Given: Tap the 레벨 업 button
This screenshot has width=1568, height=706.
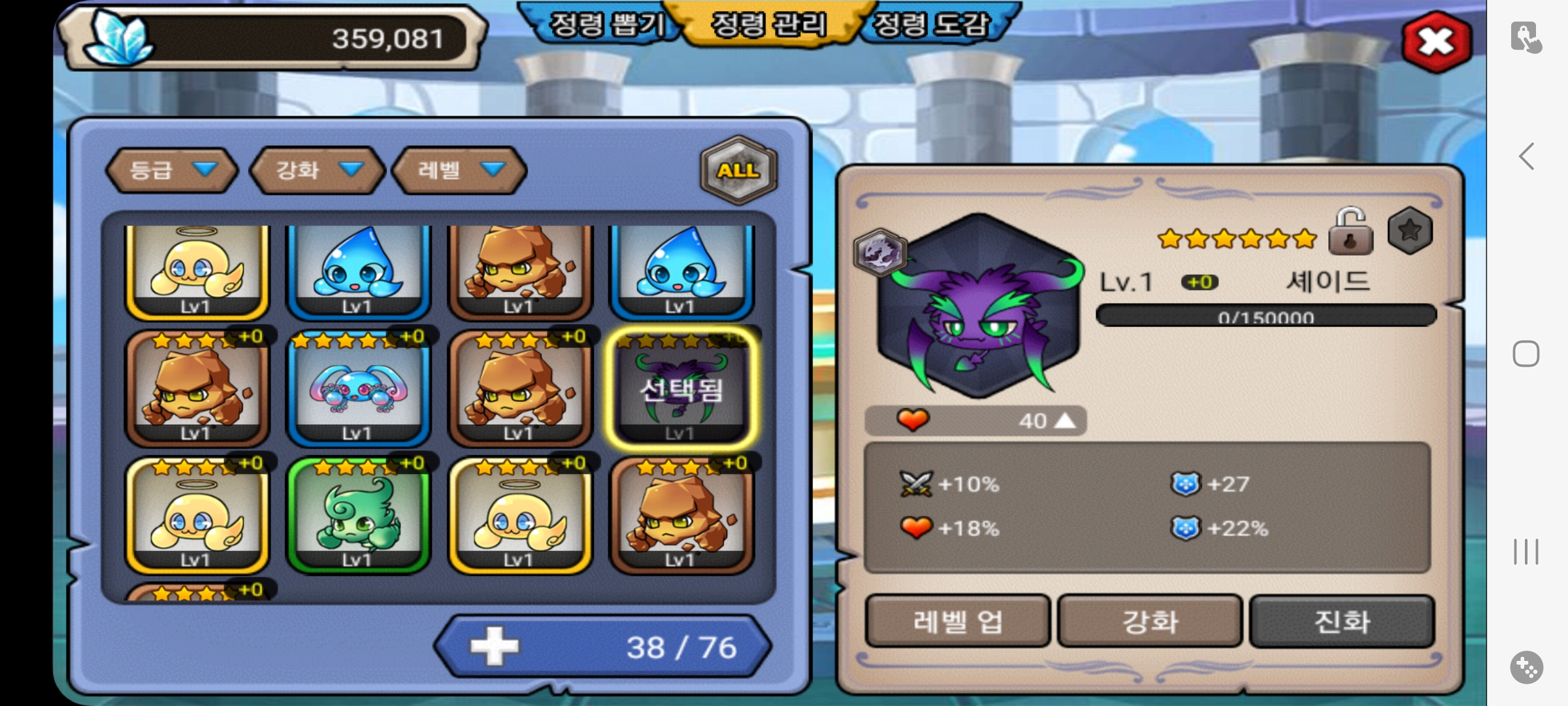Looking at the screenshot, I should [x=957, y=621].
